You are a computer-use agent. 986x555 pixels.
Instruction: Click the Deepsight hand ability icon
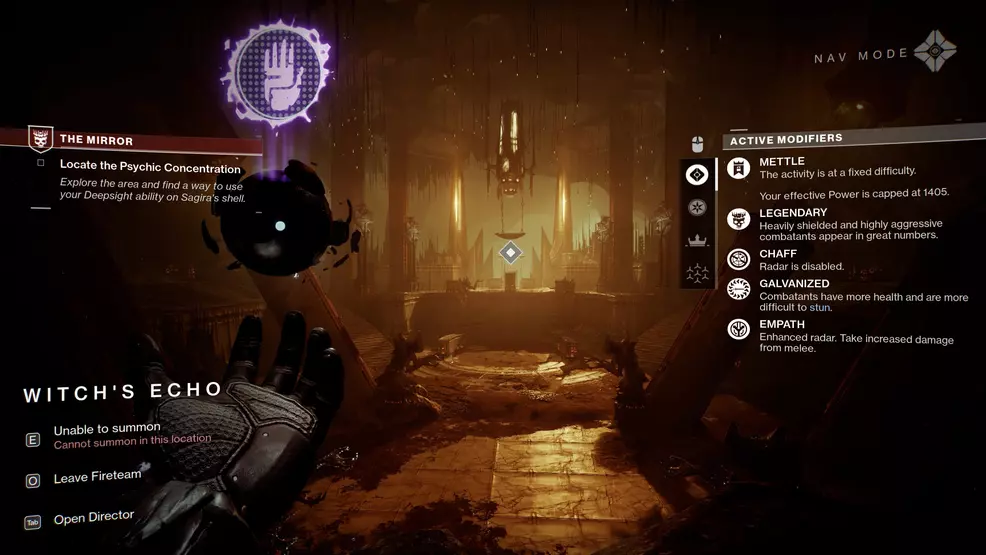pyautogui.click(x=277, y=75)
